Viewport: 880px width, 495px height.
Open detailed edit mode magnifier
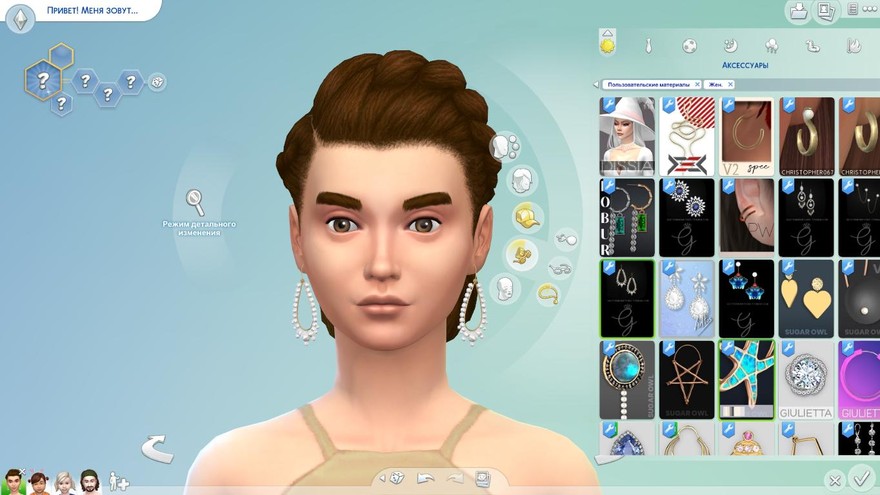[195, 202]
